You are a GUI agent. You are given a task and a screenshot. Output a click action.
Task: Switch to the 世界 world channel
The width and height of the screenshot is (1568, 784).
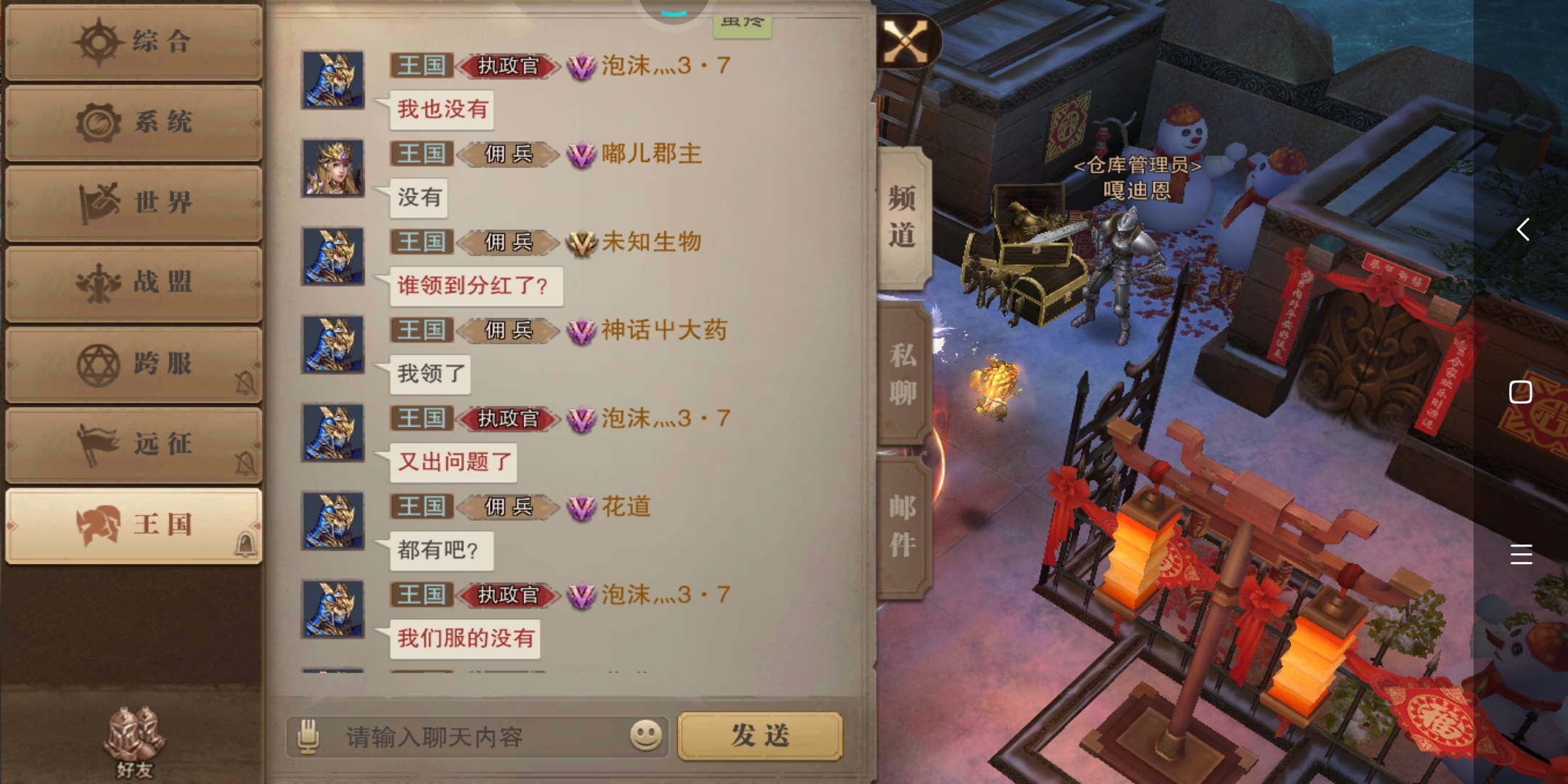point(134,203)
